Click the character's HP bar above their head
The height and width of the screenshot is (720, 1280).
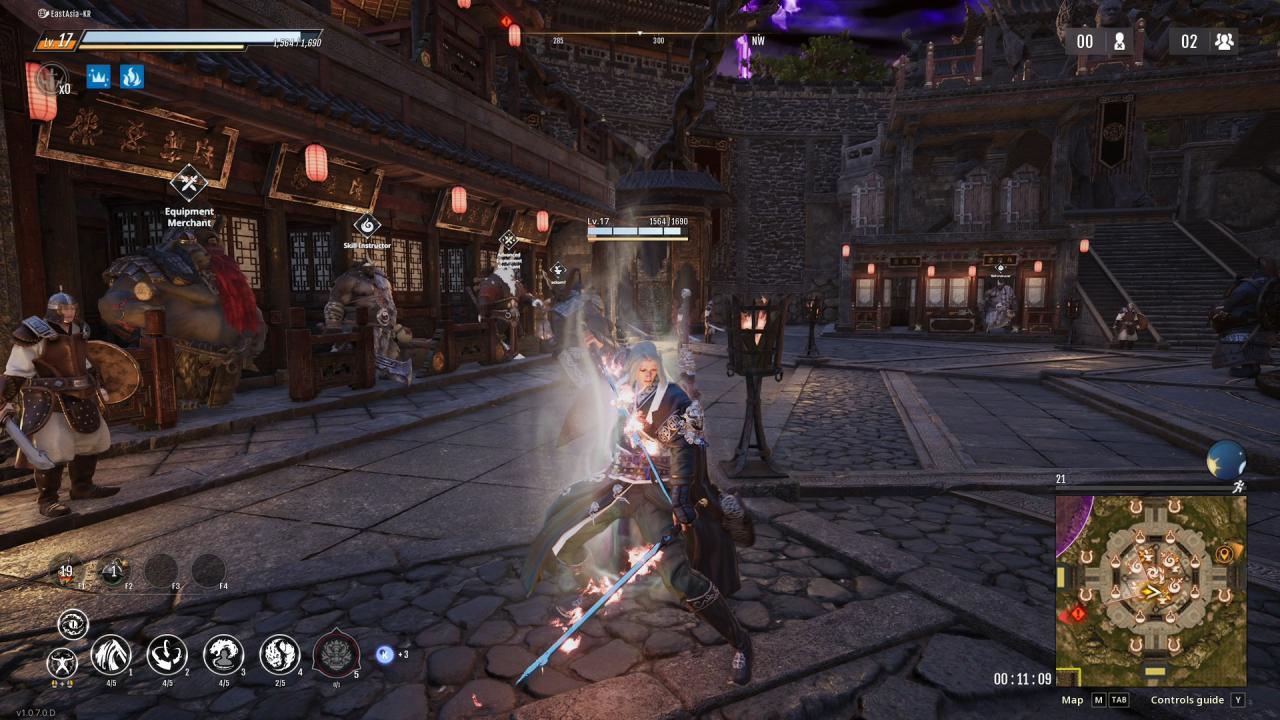tap(636, 231)
